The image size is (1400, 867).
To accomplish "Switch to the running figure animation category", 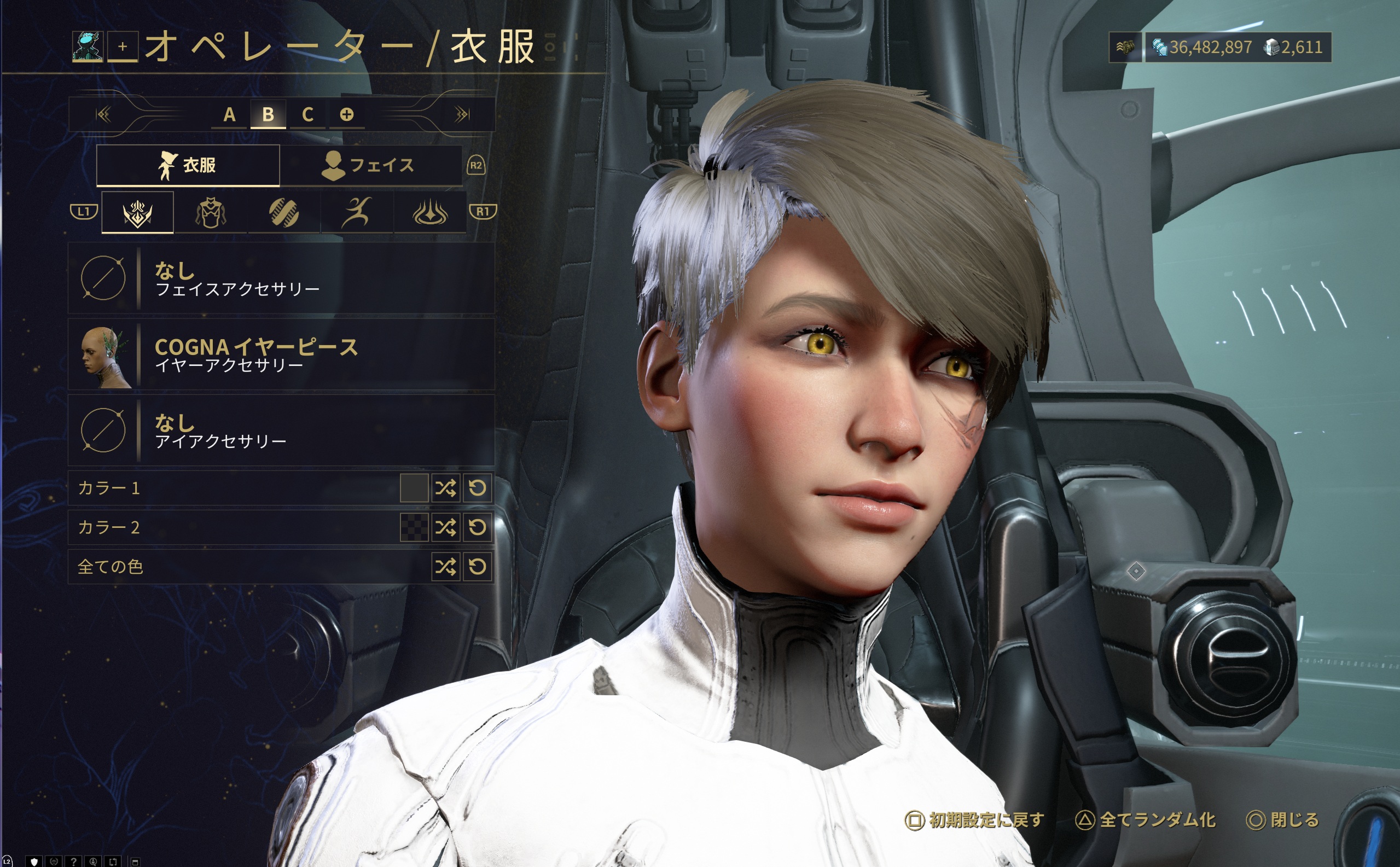I will pyautogui.click(x=357, y=213).
